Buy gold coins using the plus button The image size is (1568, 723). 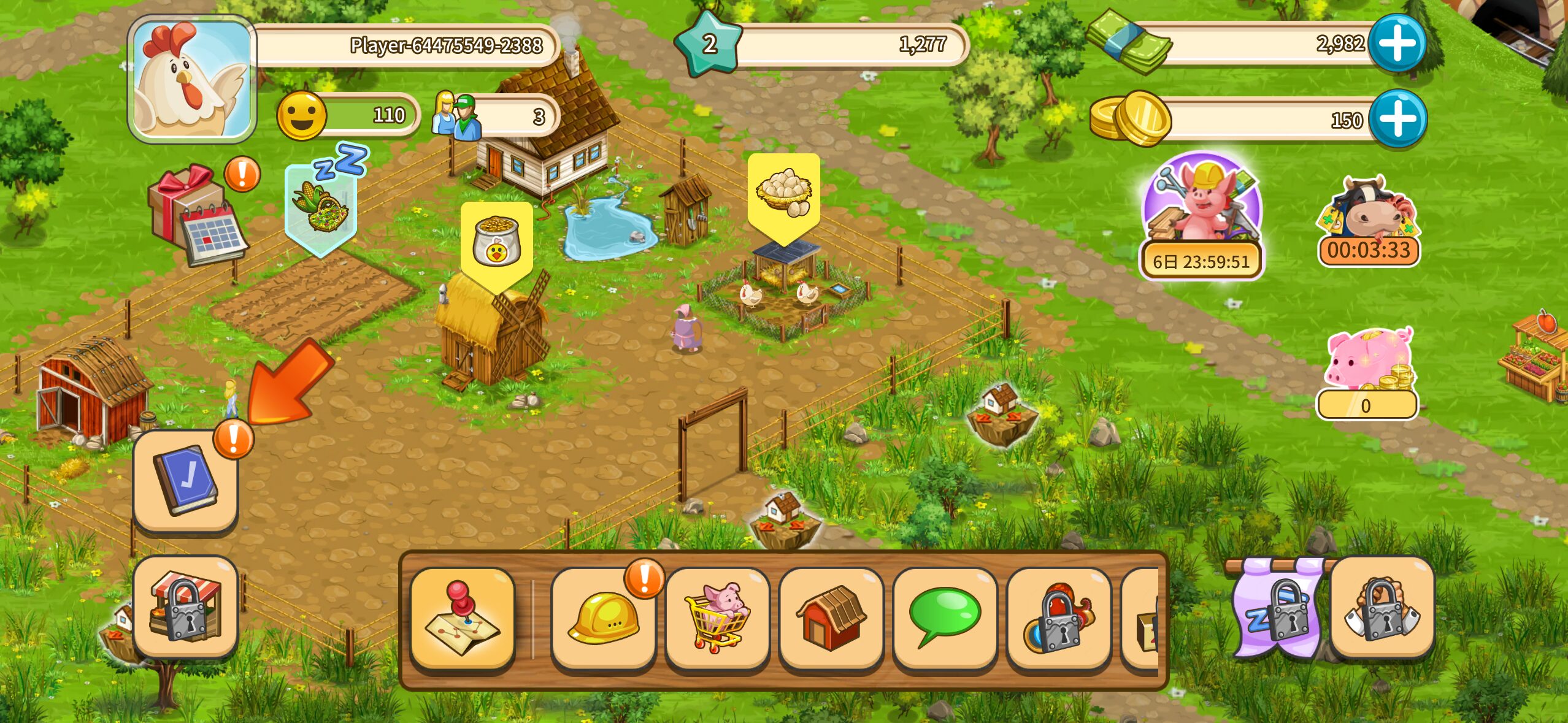(x=1398, y=119)
